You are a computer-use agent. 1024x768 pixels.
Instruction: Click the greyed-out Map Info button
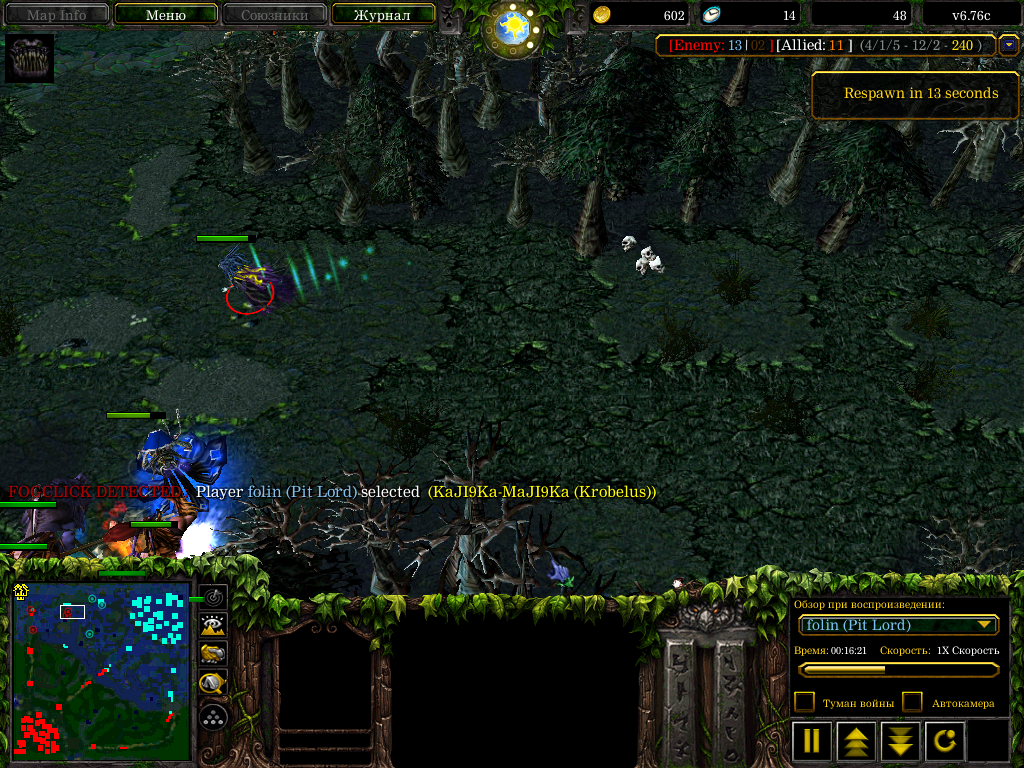click(x=56, y=15)
